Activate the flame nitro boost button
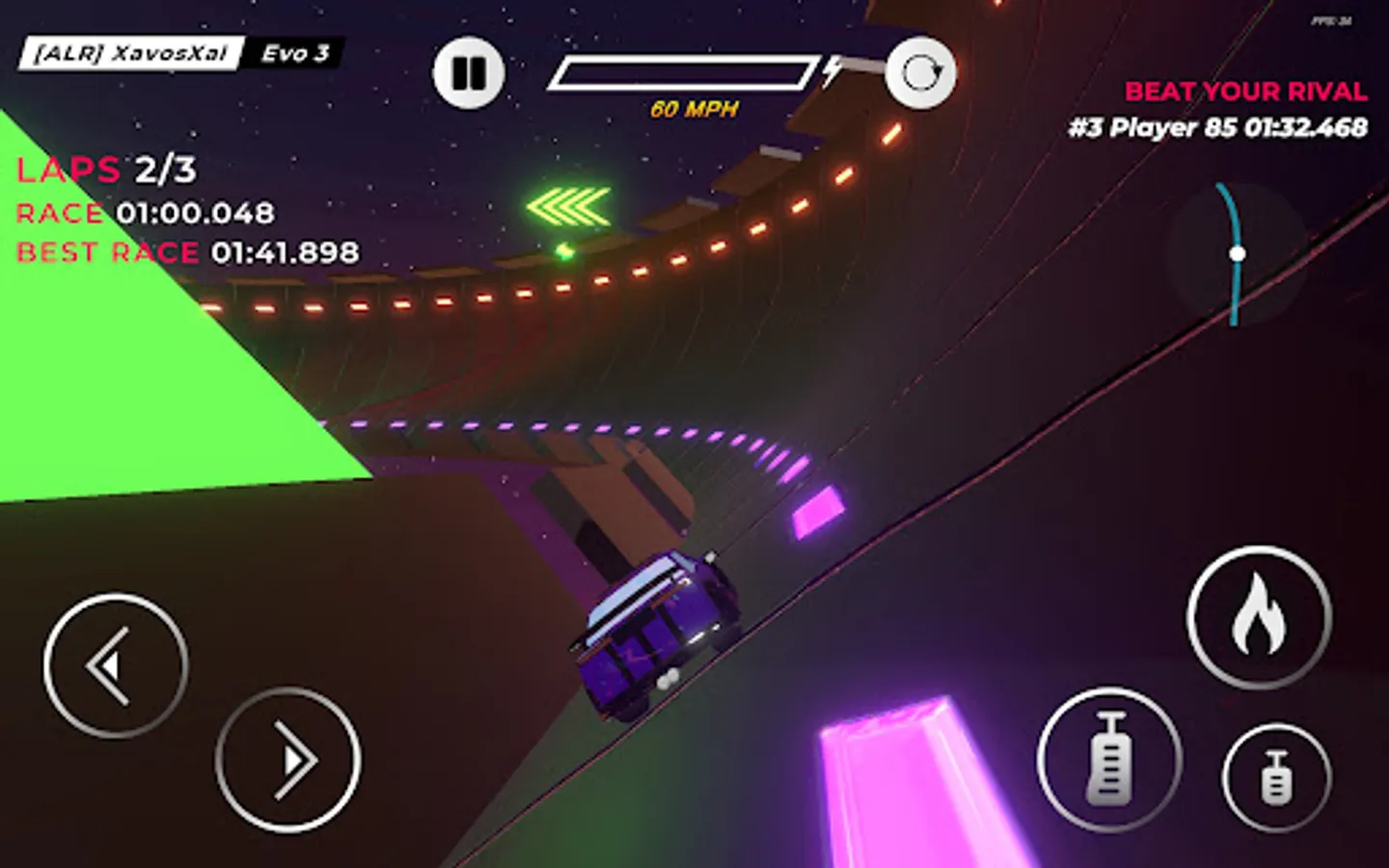This screenshot has height=868, width=1389. [x=1259, y=617]
